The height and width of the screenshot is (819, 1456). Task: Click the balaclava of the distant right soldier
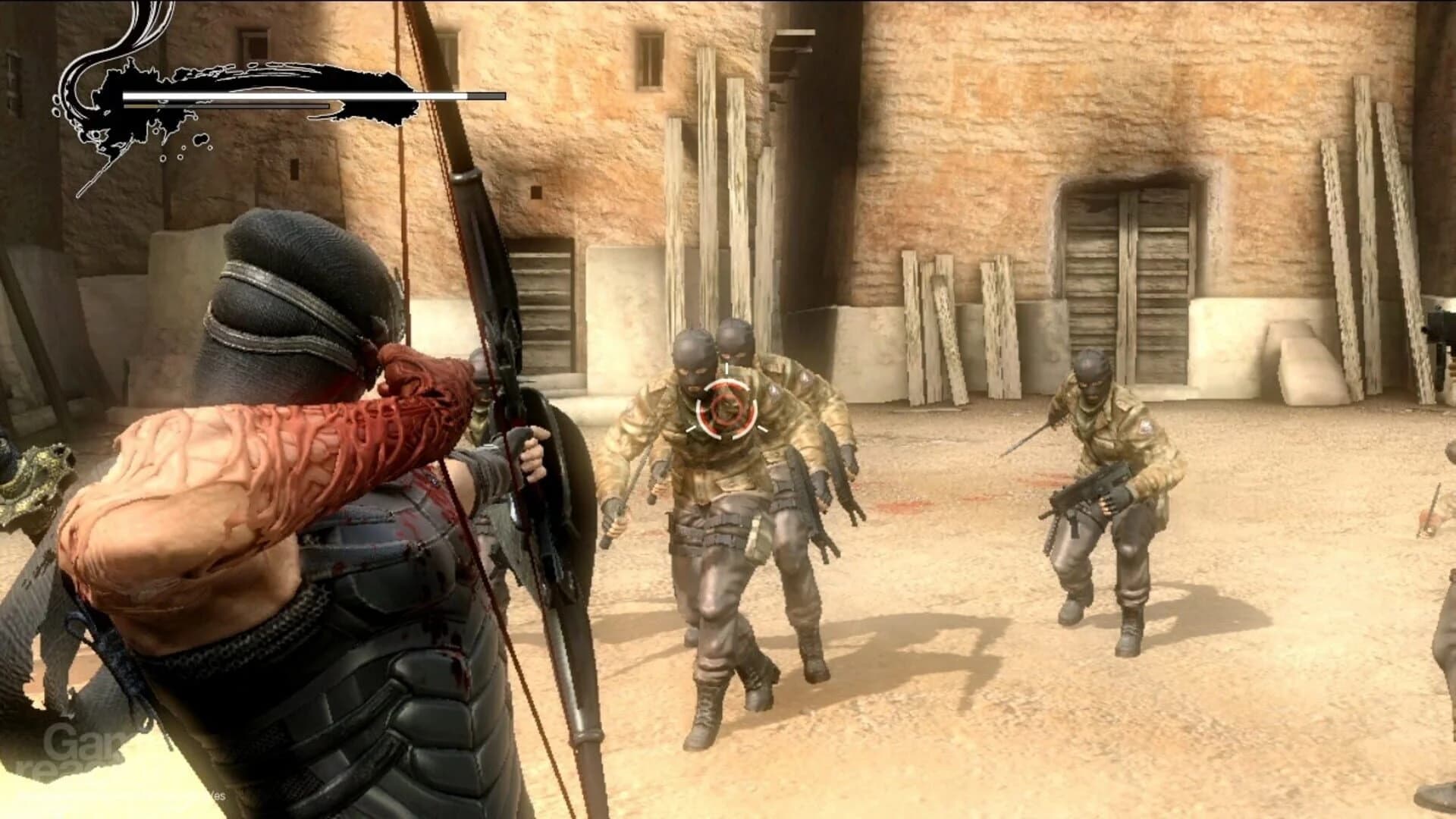click(1094, 374)
